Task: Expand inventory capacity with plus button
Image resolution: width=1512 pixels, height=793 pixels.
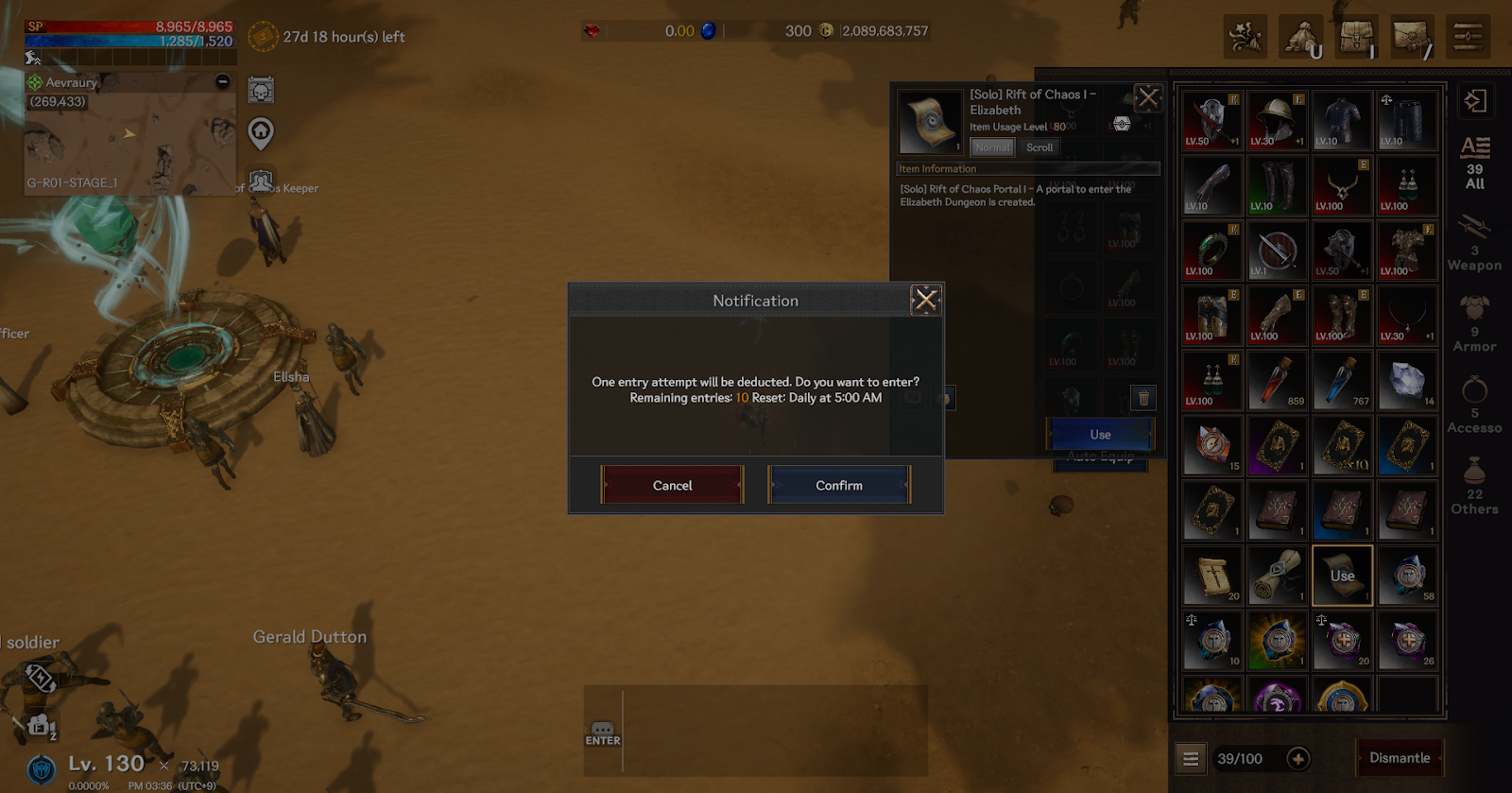Action: click(x=1298, y=758)
